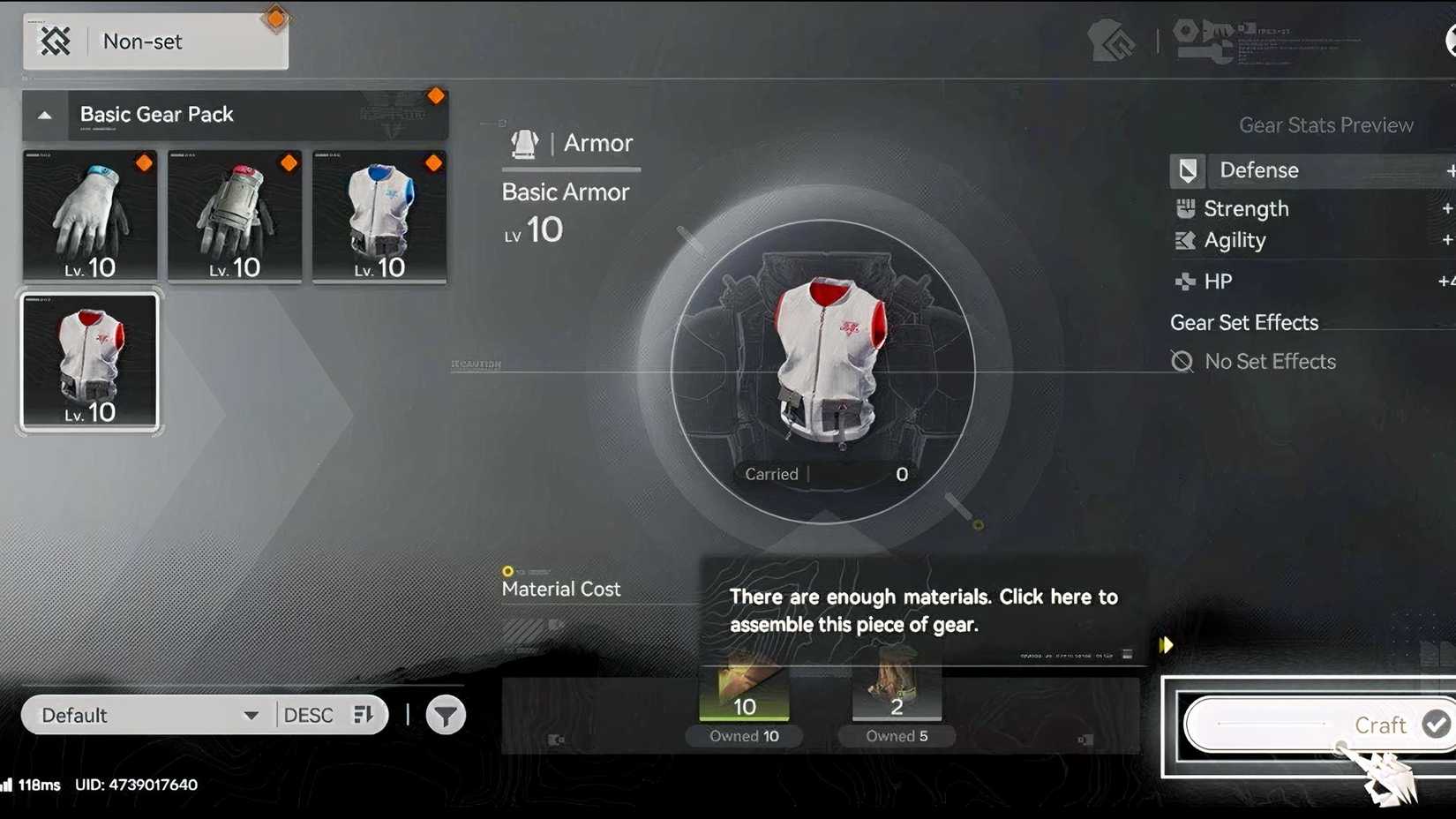
Task: Toggle the yellow arrow beside materials panel
Action: coord(1166,645)
